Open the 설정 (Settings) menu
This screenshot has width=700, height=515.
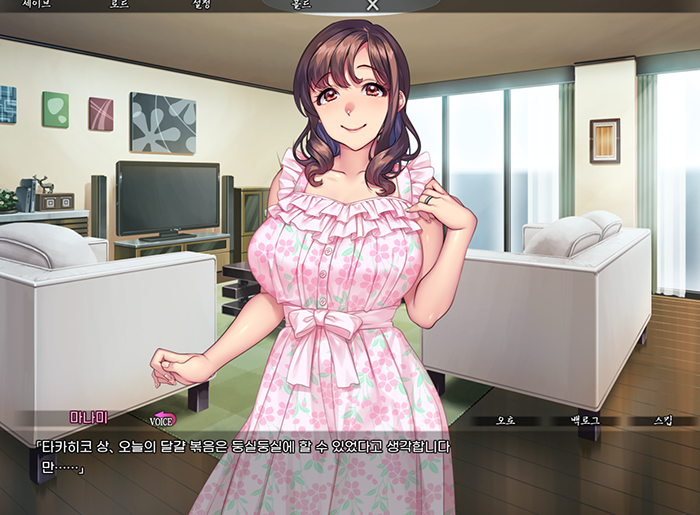[202, 5]
